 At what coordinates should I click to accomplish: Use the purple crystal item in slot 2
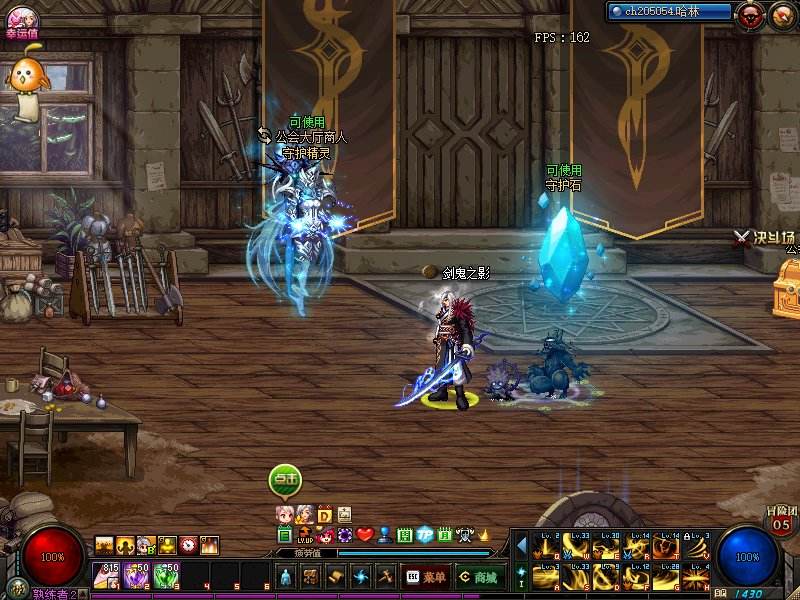tap(137, 575)
